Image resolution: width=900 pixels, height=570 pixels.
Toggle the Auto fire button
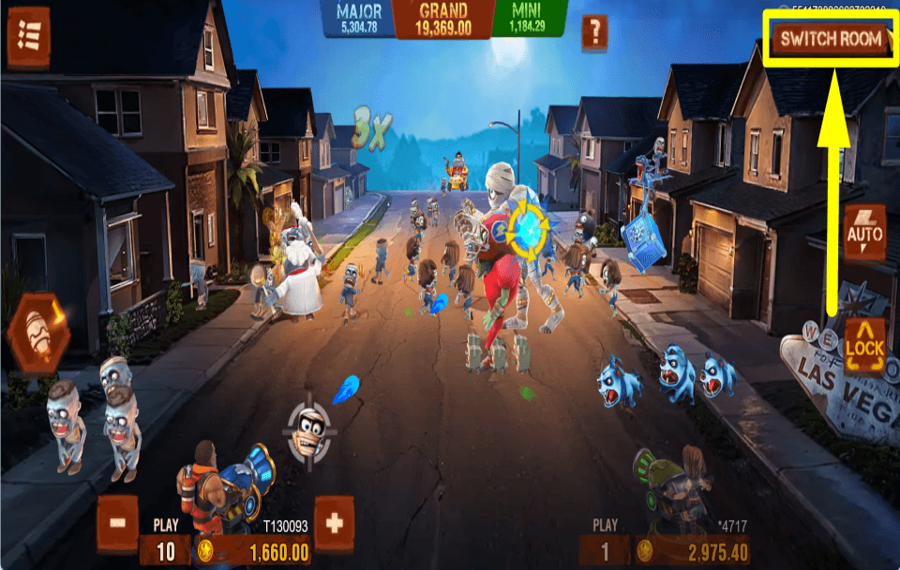pyautogui.click(x=865, y=233)
